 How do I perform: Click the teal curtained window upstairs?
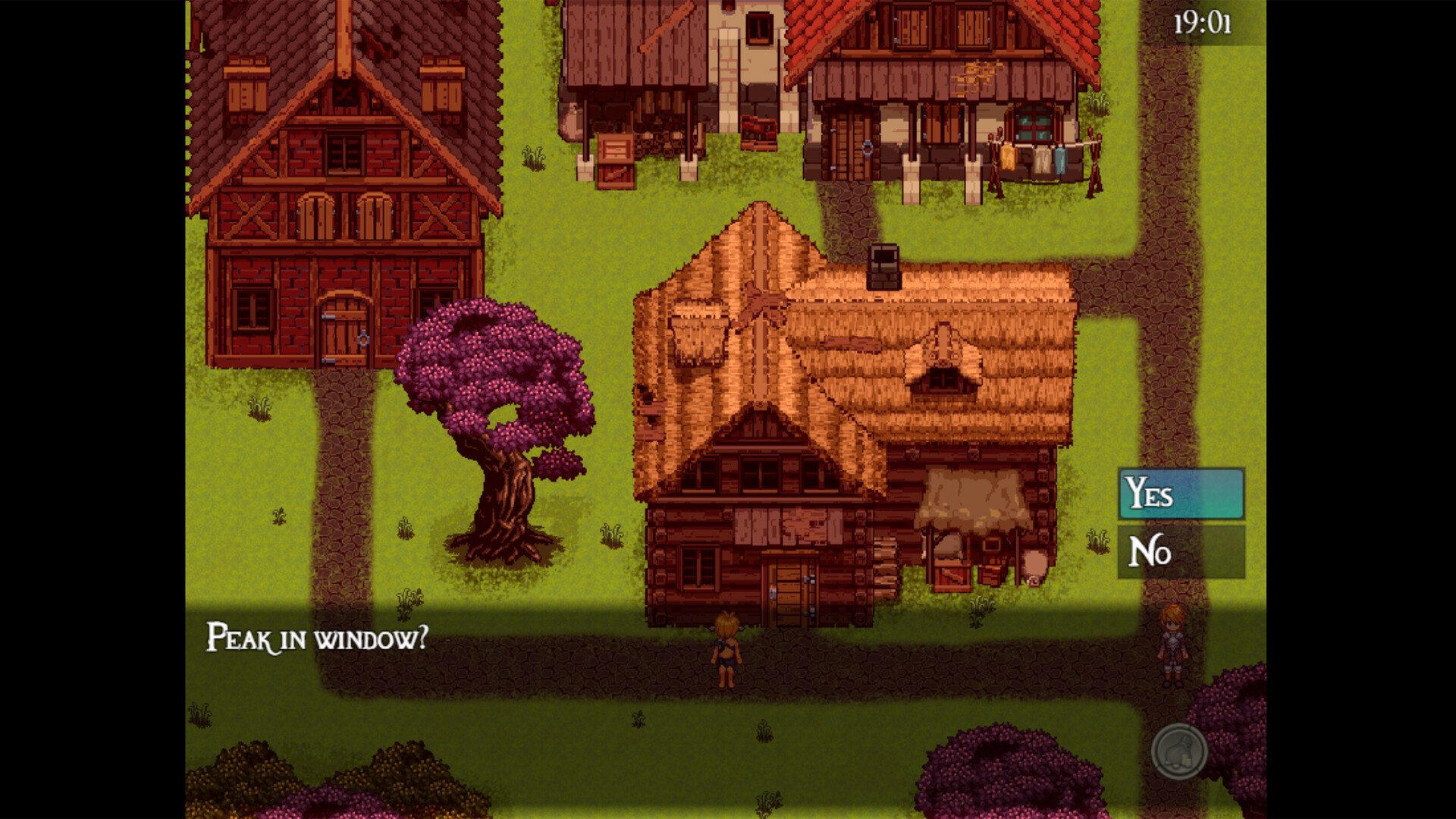(1034, 121)
